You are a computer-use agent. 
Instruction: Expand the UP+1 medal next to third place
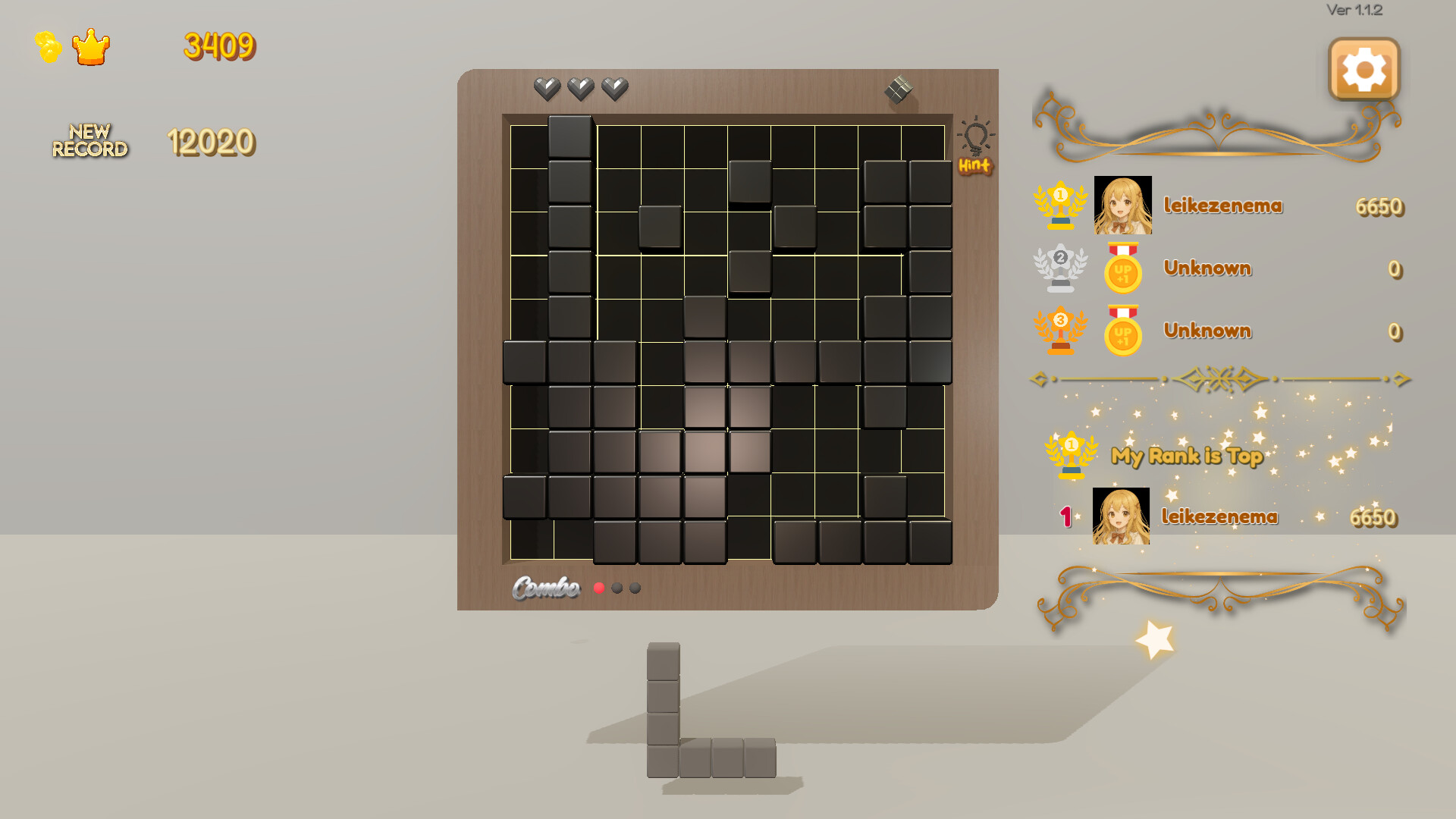pyautogui.click(x=1122, y=331)
